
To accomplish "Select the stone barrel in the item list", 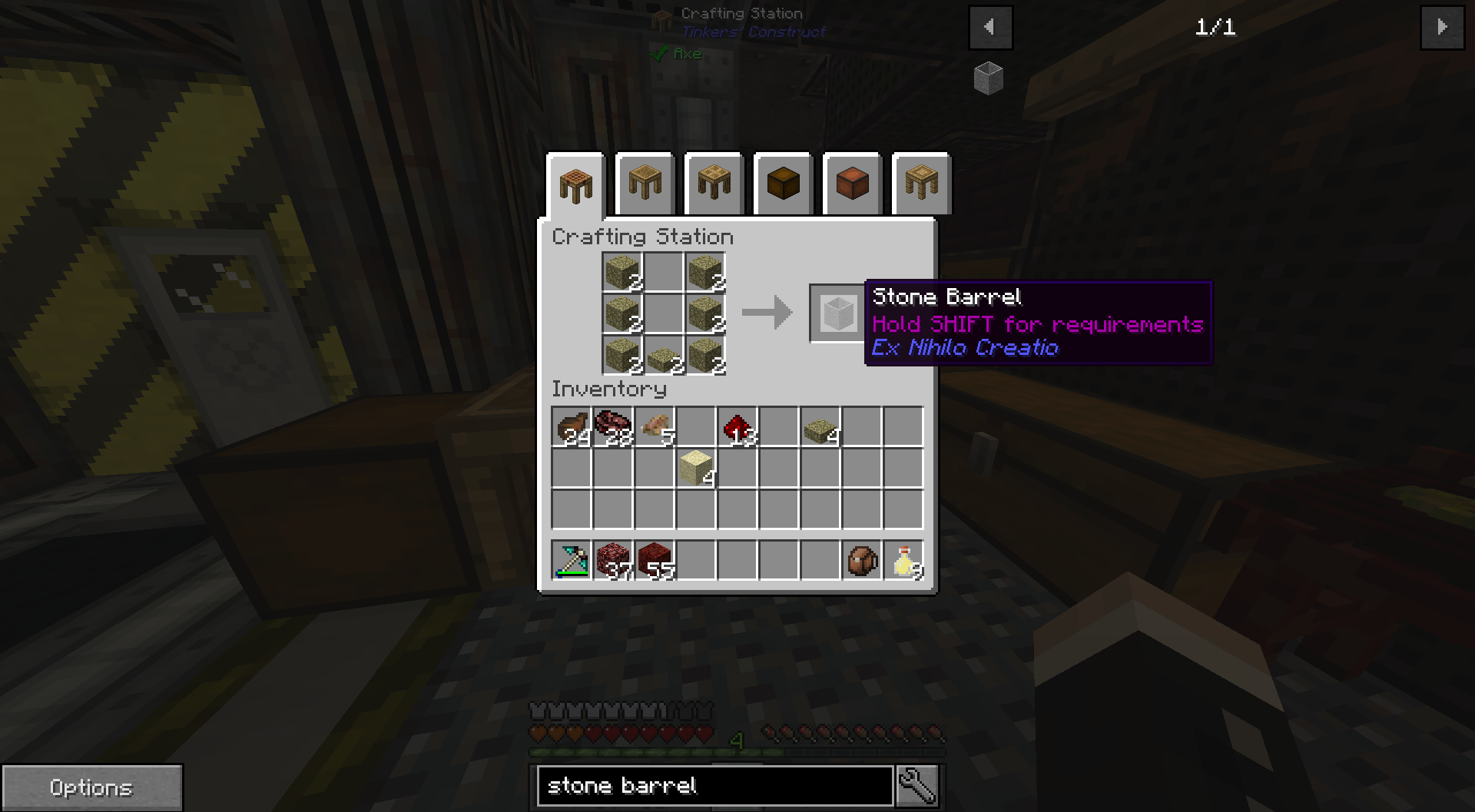I will click(989, 78).
